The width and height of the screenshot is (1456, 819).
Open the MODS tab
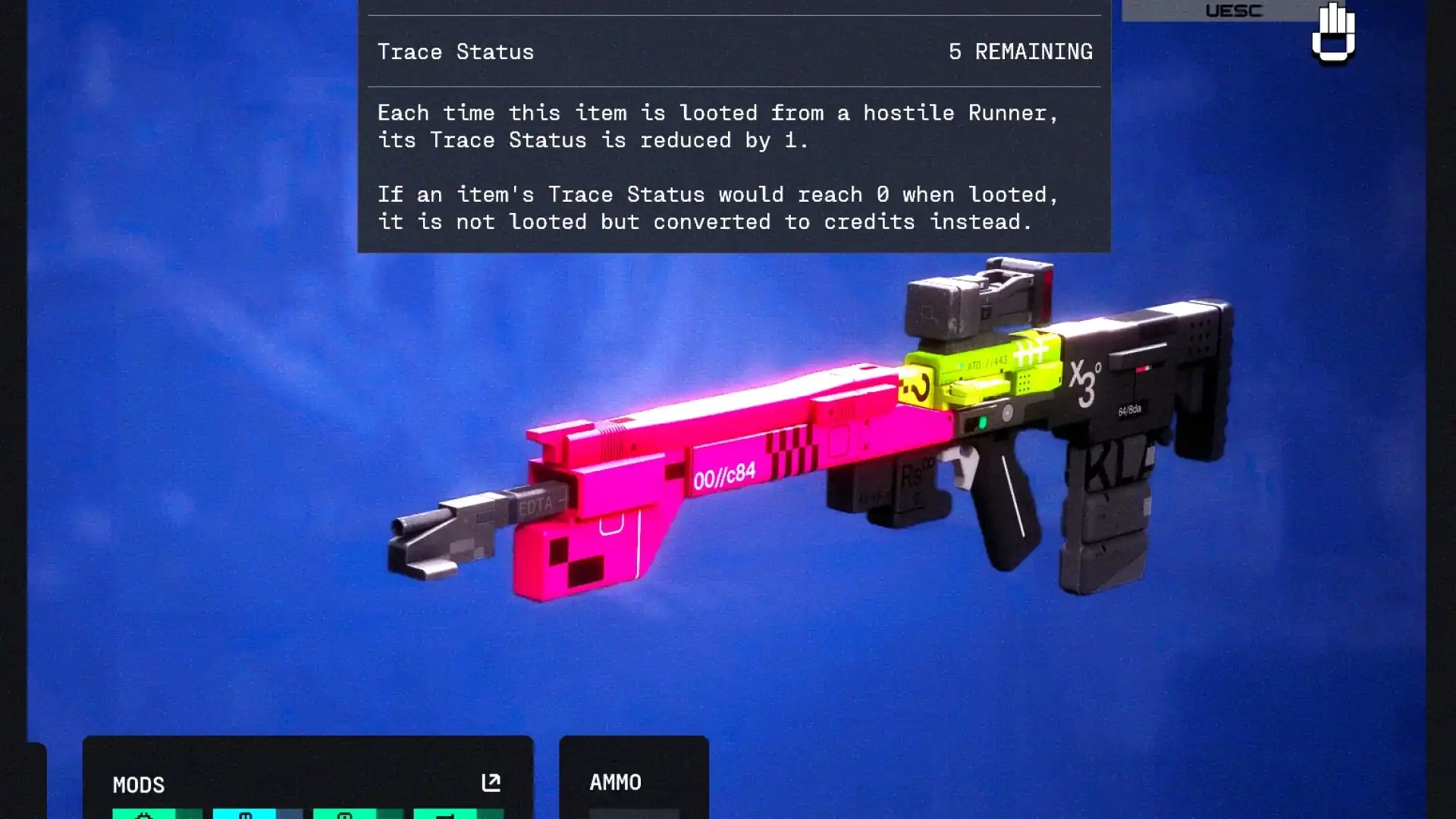140,785
